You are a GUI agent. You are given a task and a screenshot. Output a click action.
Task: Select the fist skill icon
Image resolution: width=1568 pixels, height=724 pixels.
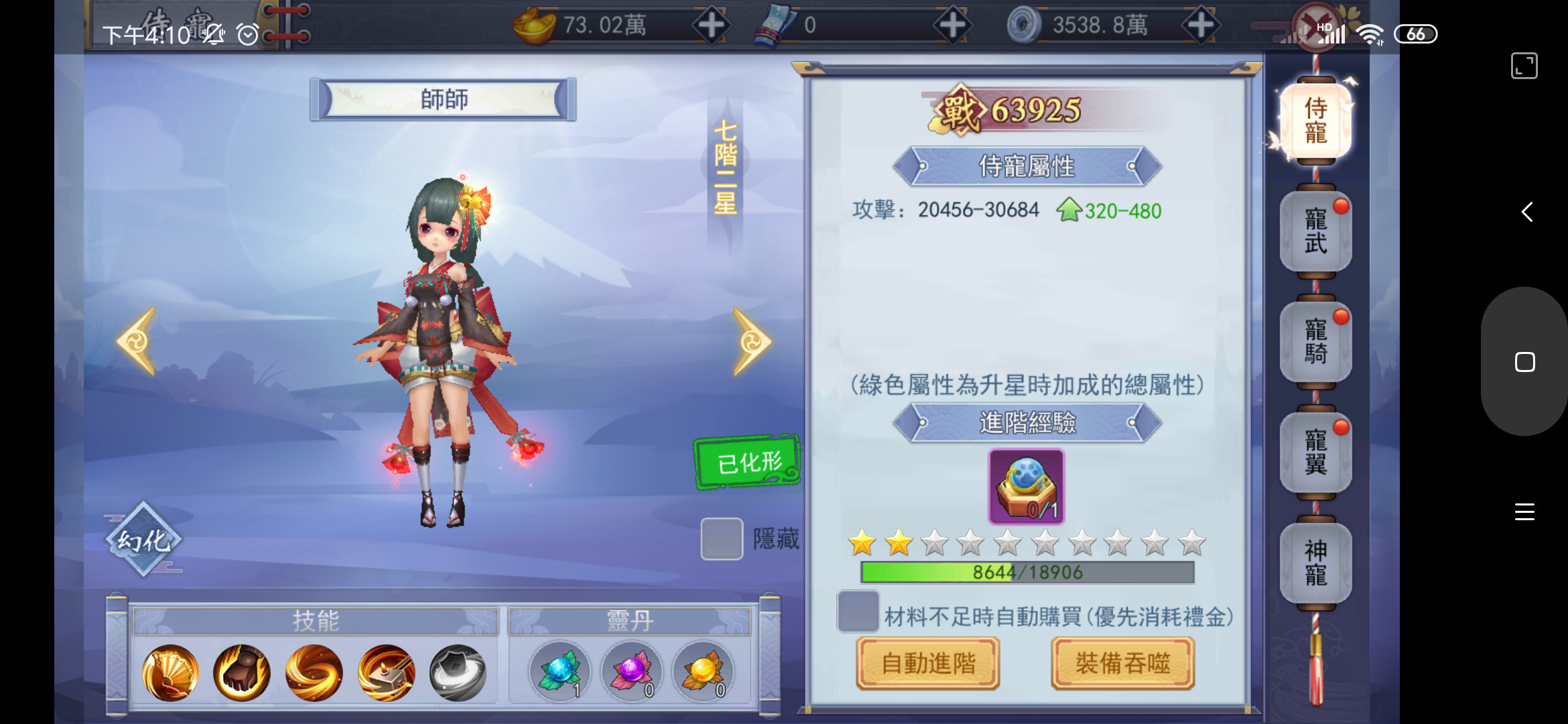pos(242,672)
